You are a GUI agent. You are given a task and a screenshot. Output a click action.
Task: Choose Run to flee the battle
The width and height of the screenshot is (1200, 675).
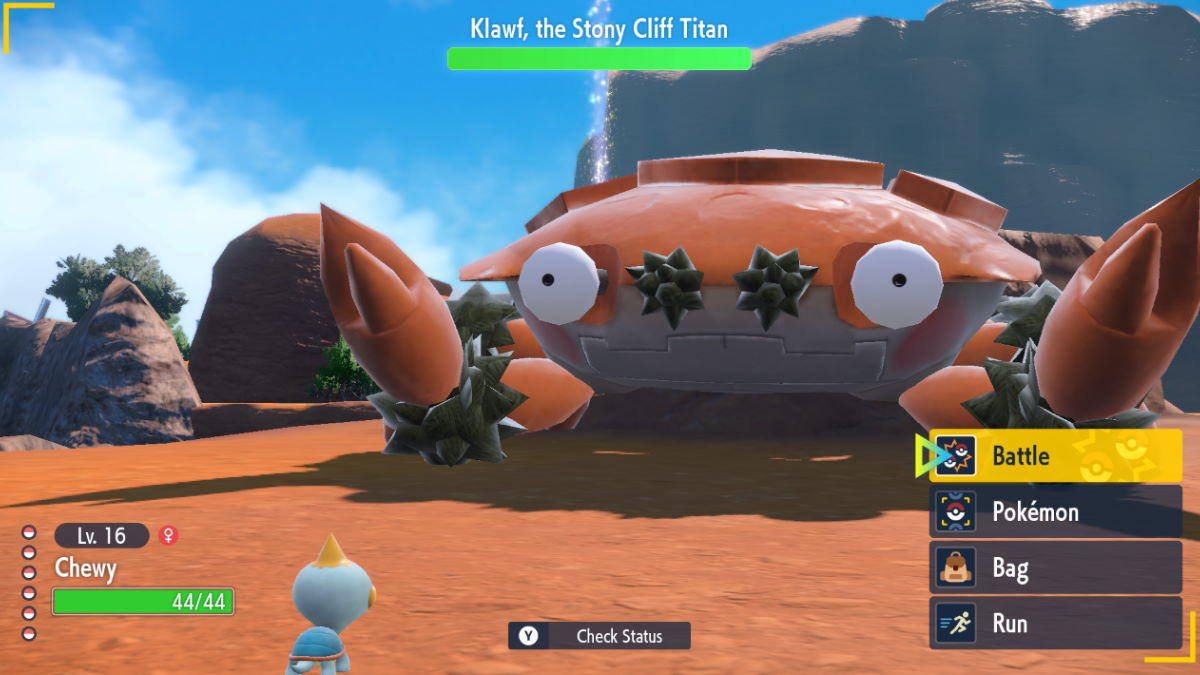(x=1055, y=623)
